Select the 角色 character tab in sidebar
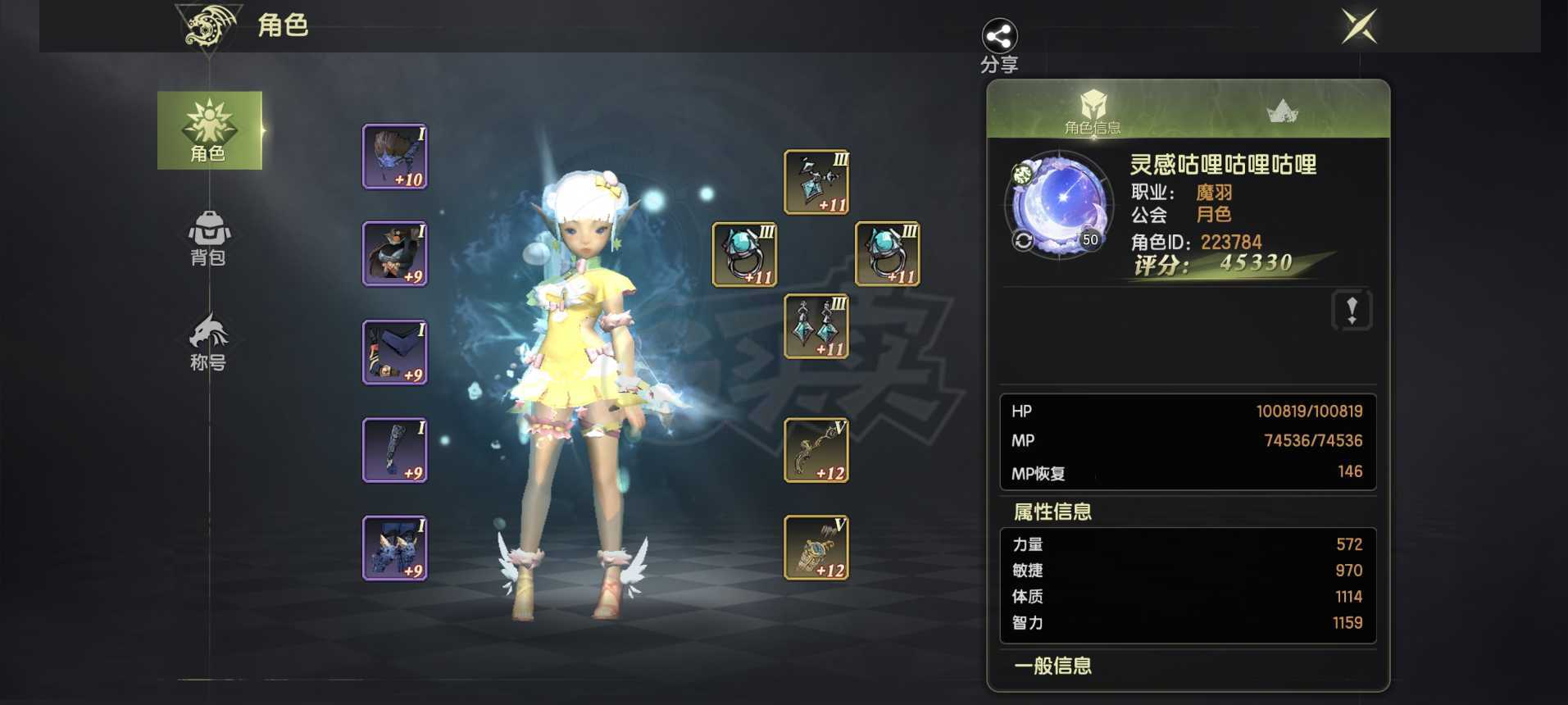1568x705 pixels. (209, 131)
